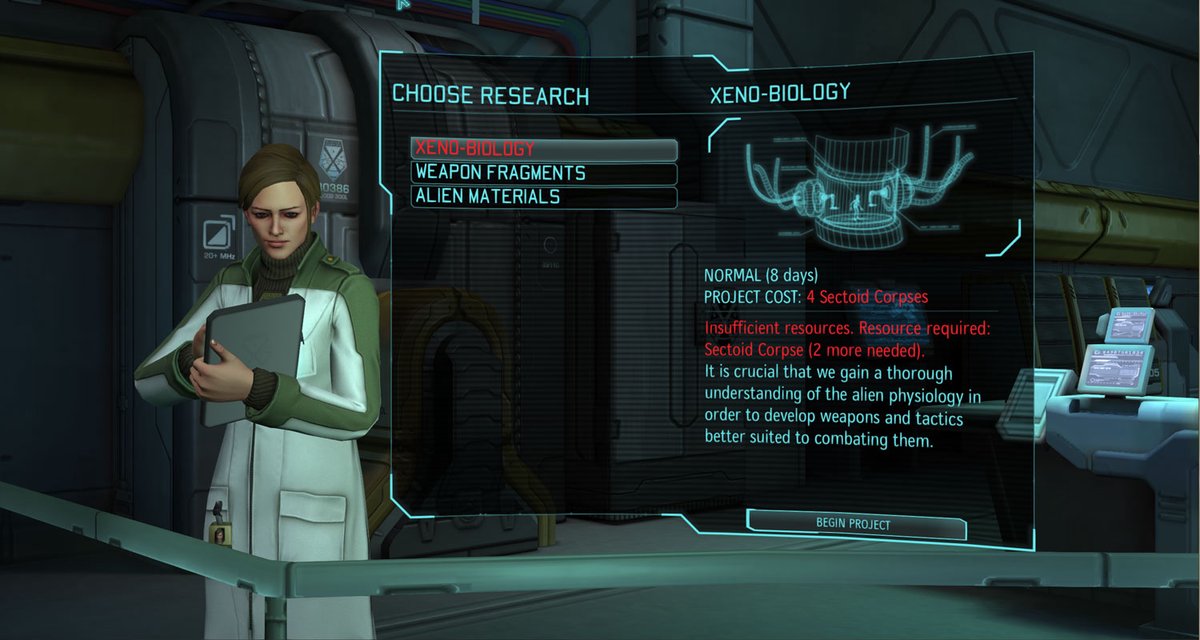Choose the Weapon Fragments research

click(543, 173)
